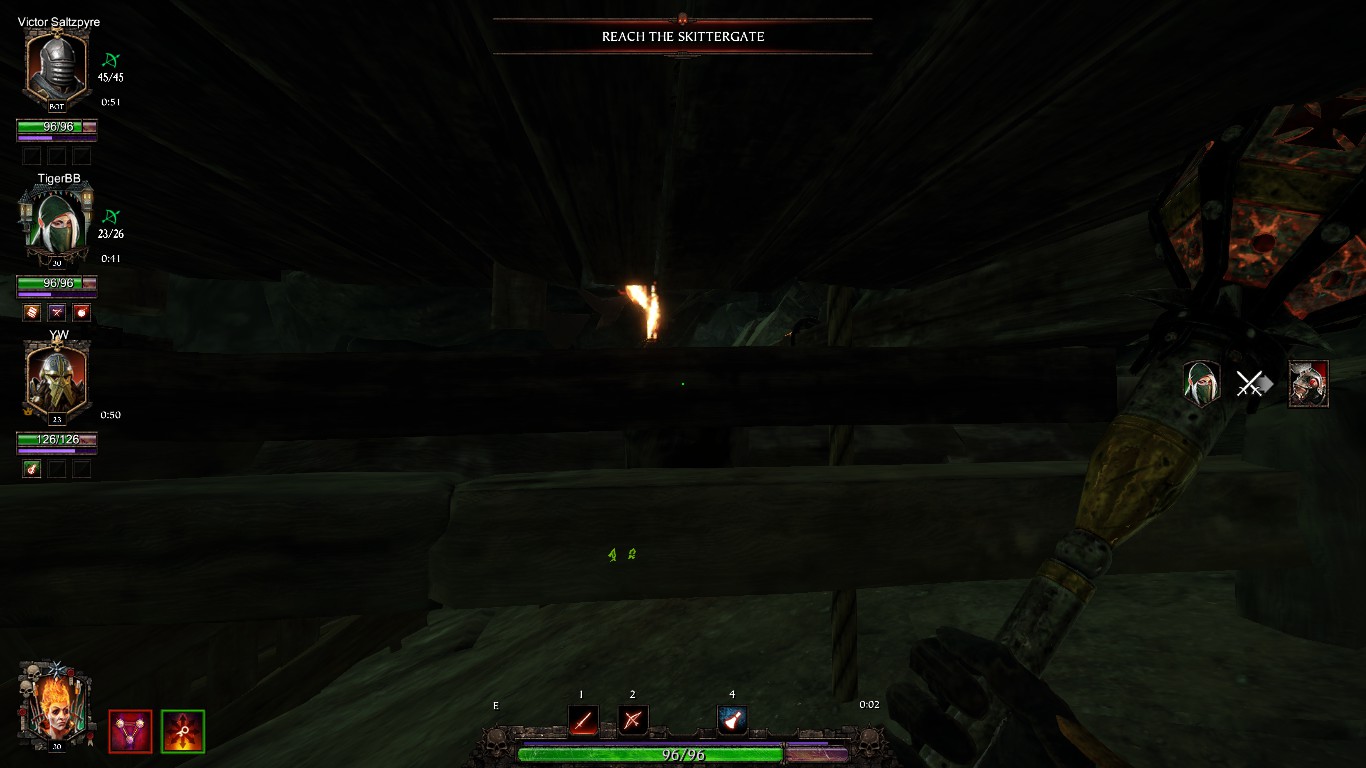Click Victor Saltzpyre's green bow ammo icon
Viewport: 1366px width, 768px height.
[110, 59]
